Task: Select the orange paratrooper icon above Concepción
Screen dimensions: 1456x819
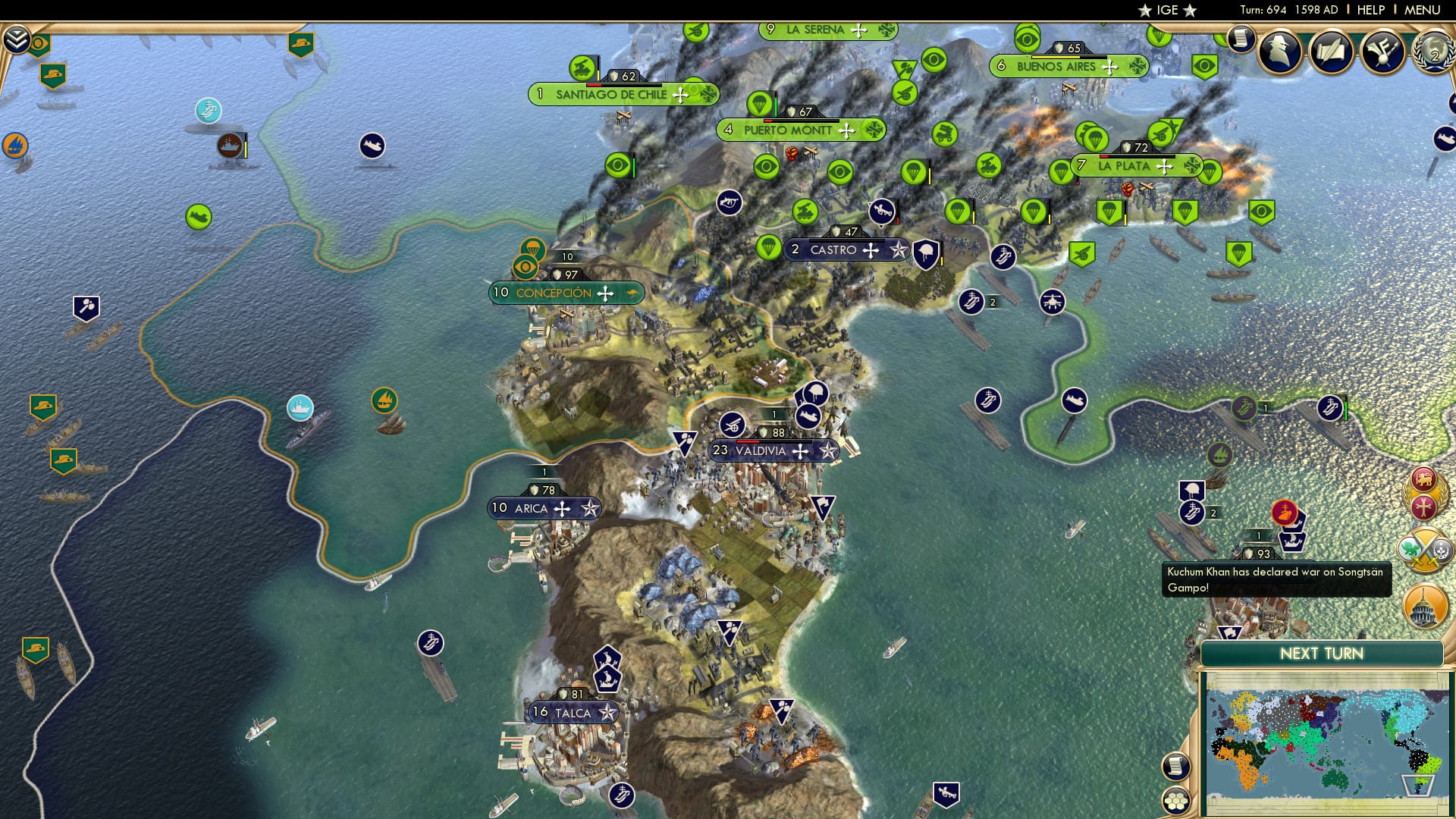Action: (533, 248)
